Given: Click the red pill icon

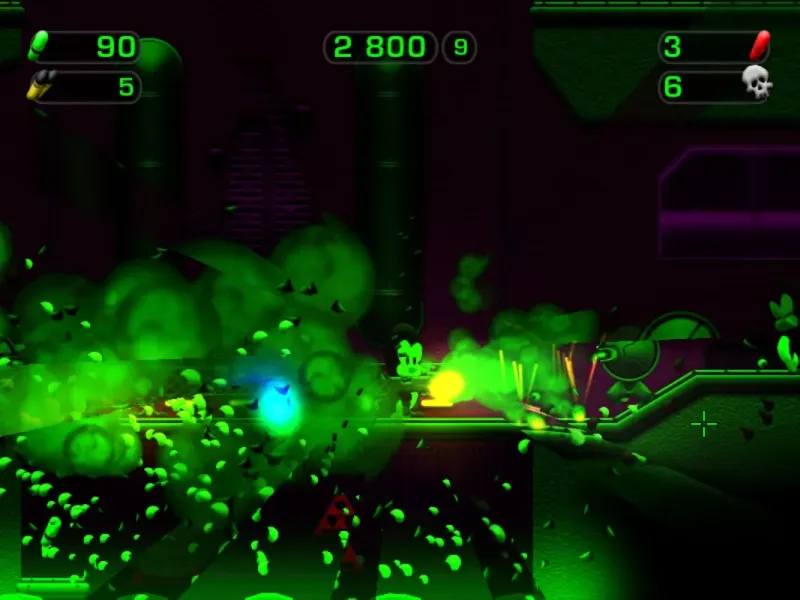Looking at the screenshot, I should click(759, 46).
